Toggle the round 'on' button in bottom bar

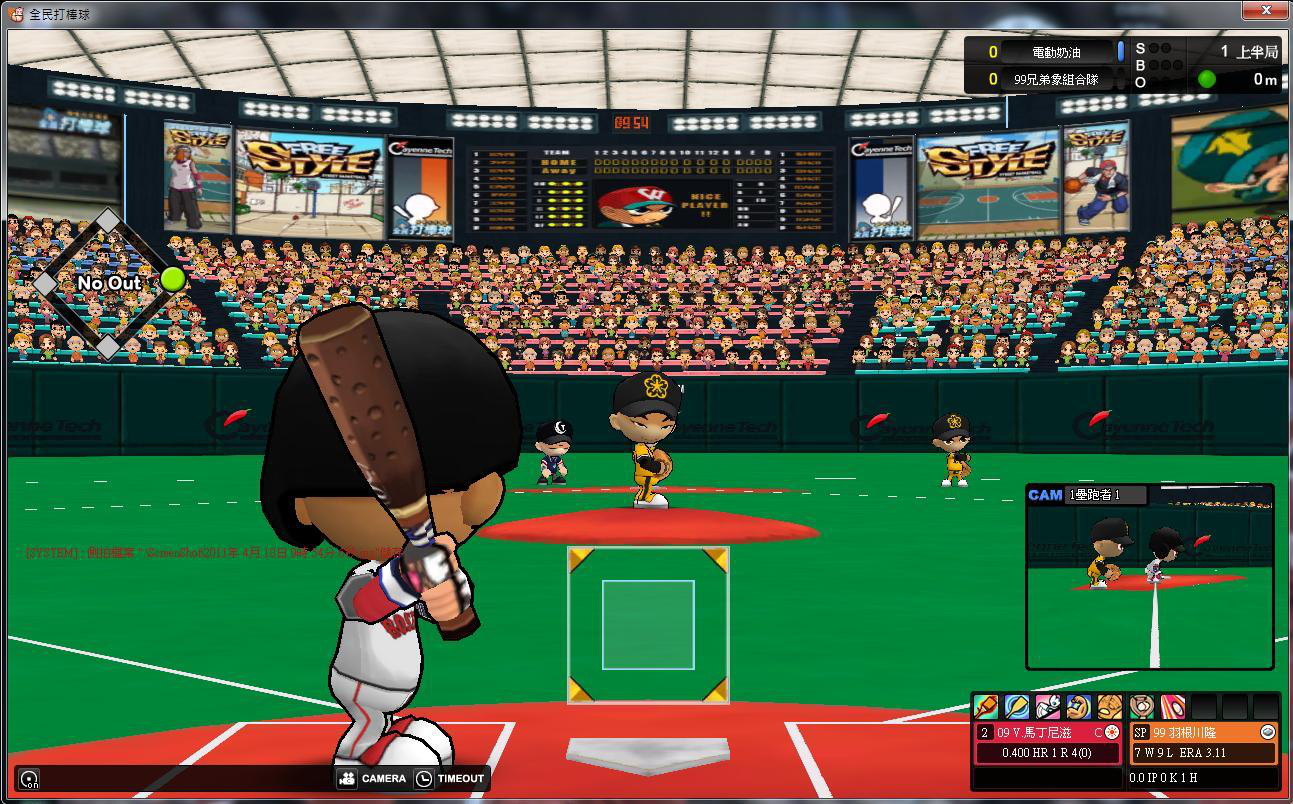click(x=30, y=780)
